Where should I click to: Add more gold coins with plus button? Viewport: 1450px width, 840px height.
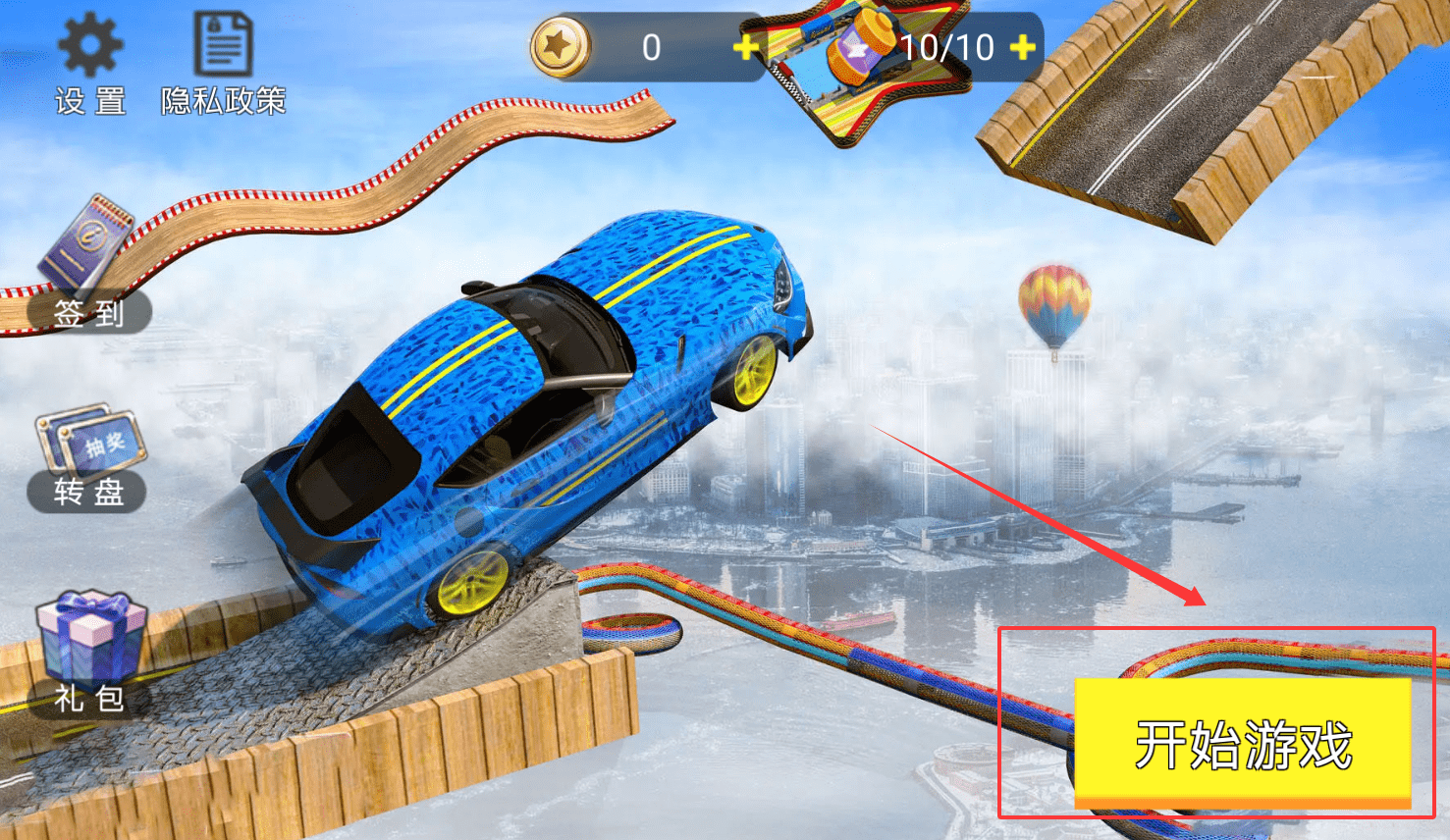[x=746, y=47]
